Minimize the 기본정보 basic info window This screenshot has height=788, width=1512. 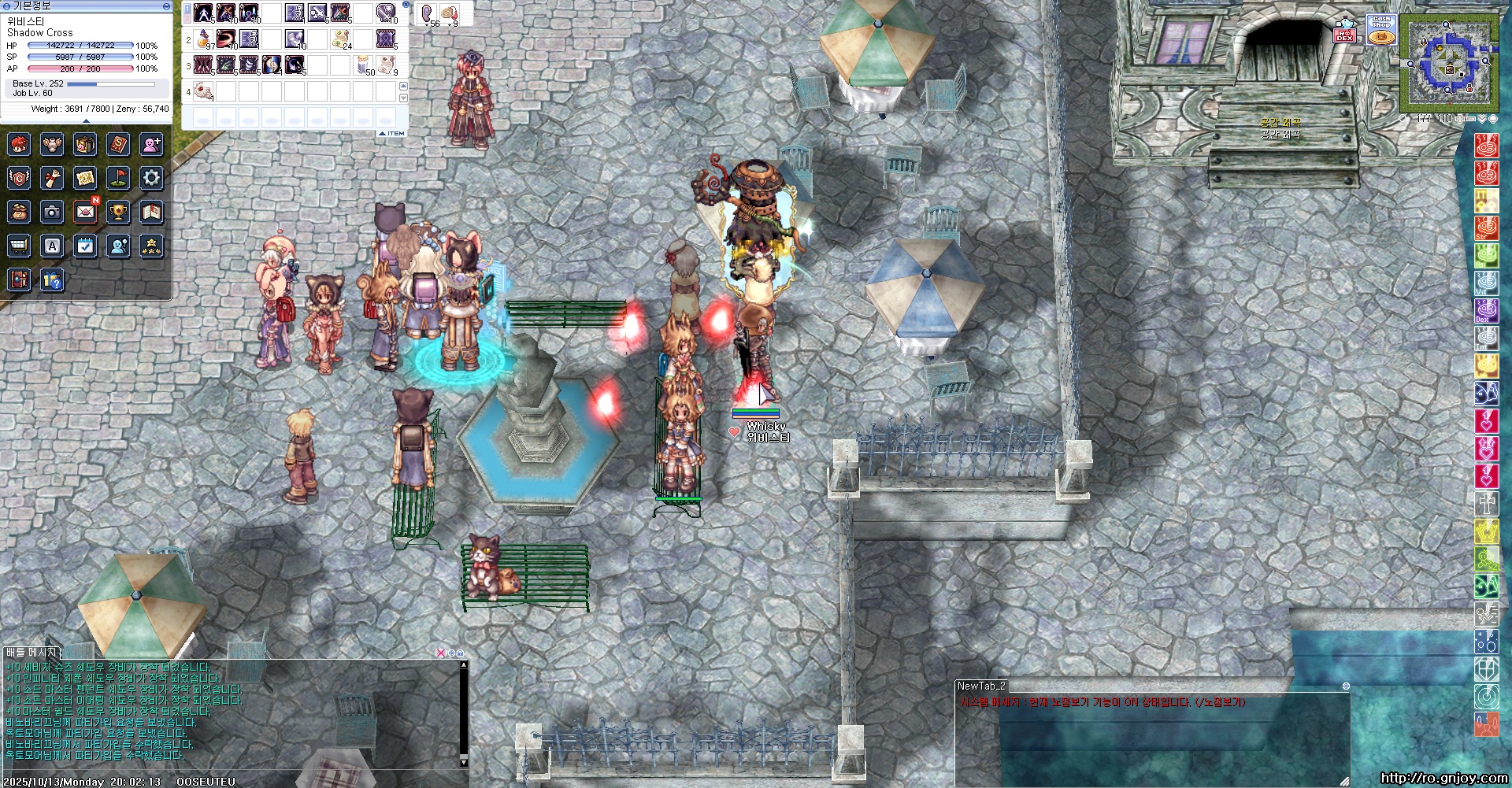pyautogui.click(x=166, y=6)
